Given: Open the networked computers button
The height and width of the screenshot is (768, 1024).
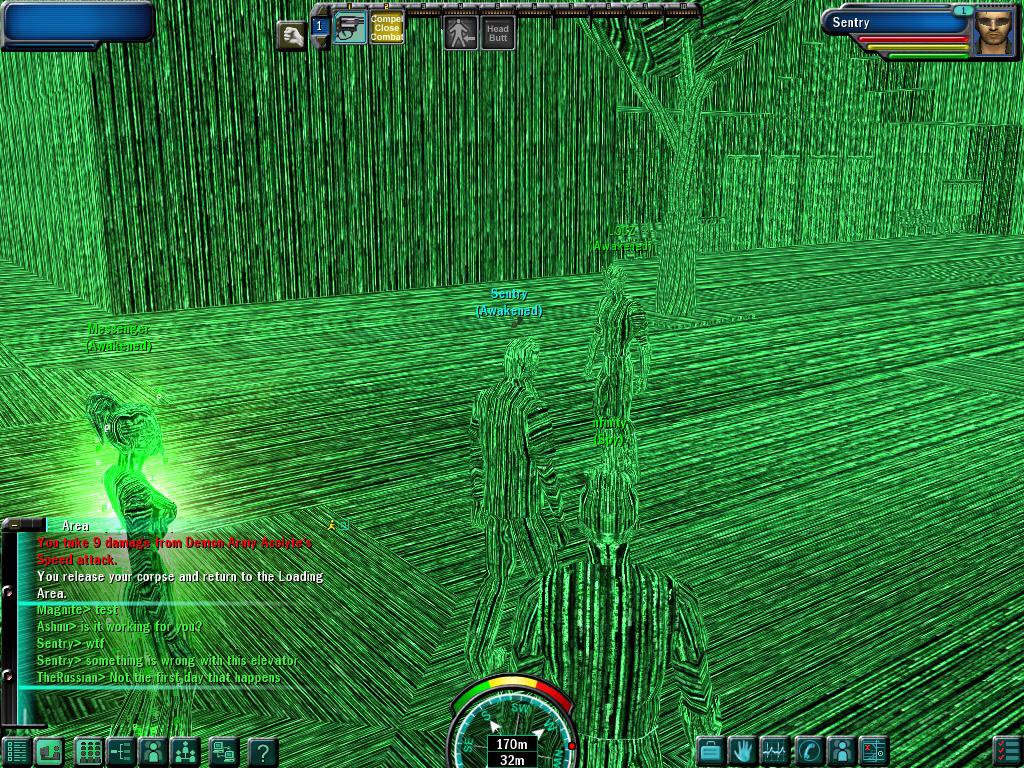Looking at the screenshot, I should pyautogui.click(x=223, y=751).
